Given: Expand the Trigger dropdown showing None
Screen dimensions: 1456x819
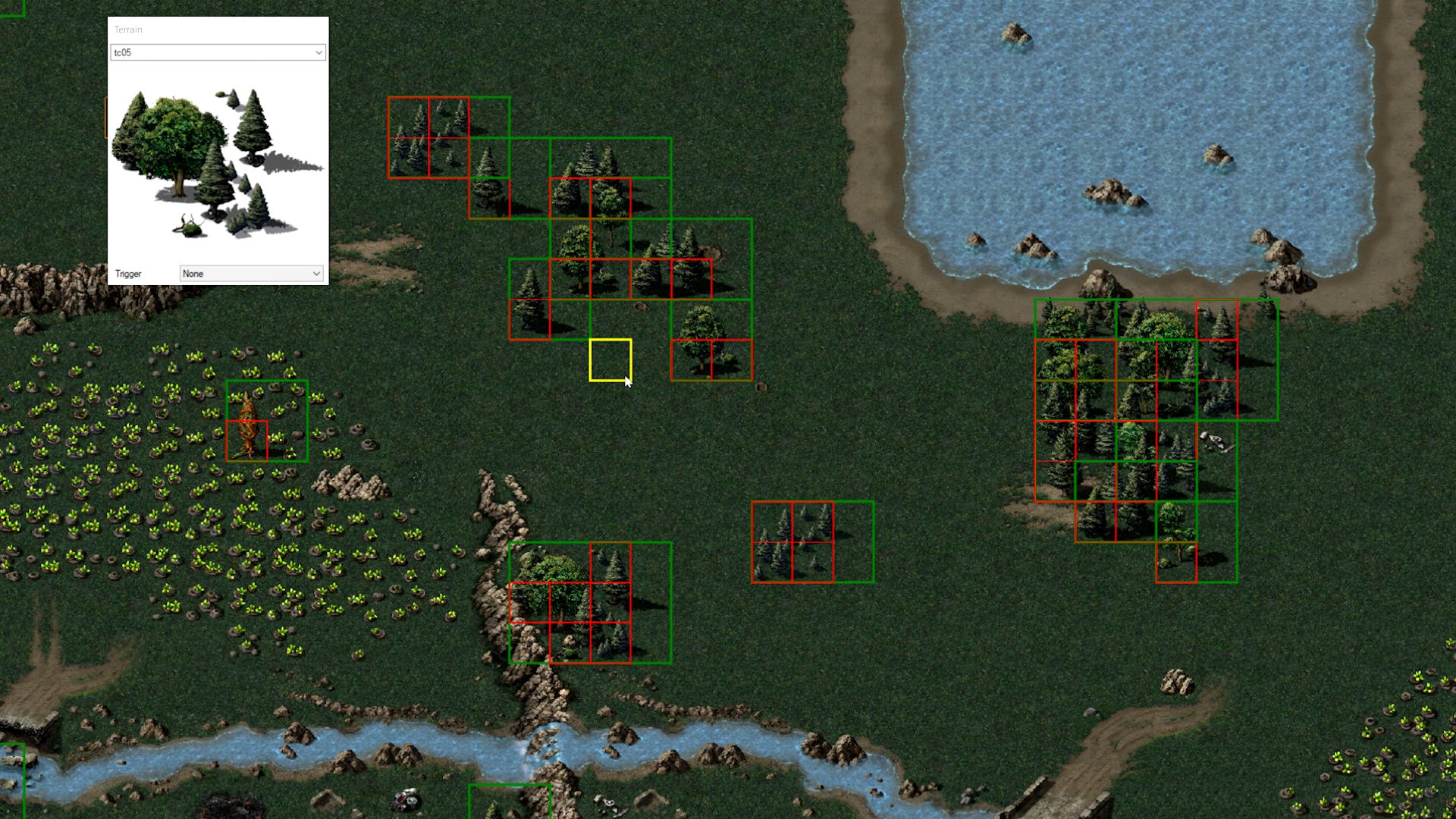Looking at the screenshot, I should [250, 273].
